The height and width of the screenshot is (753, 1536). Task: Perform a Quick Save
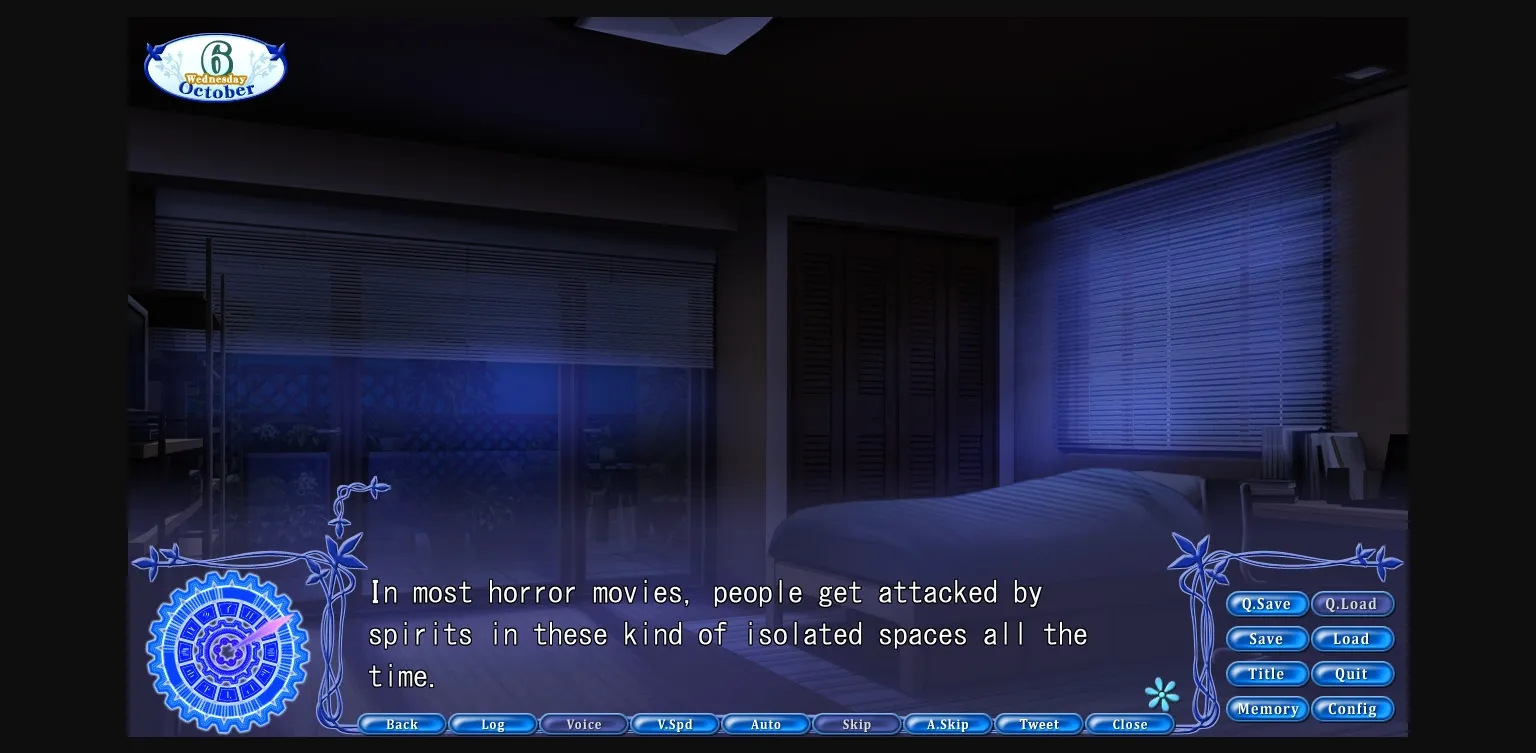[x=1267, y=604]
